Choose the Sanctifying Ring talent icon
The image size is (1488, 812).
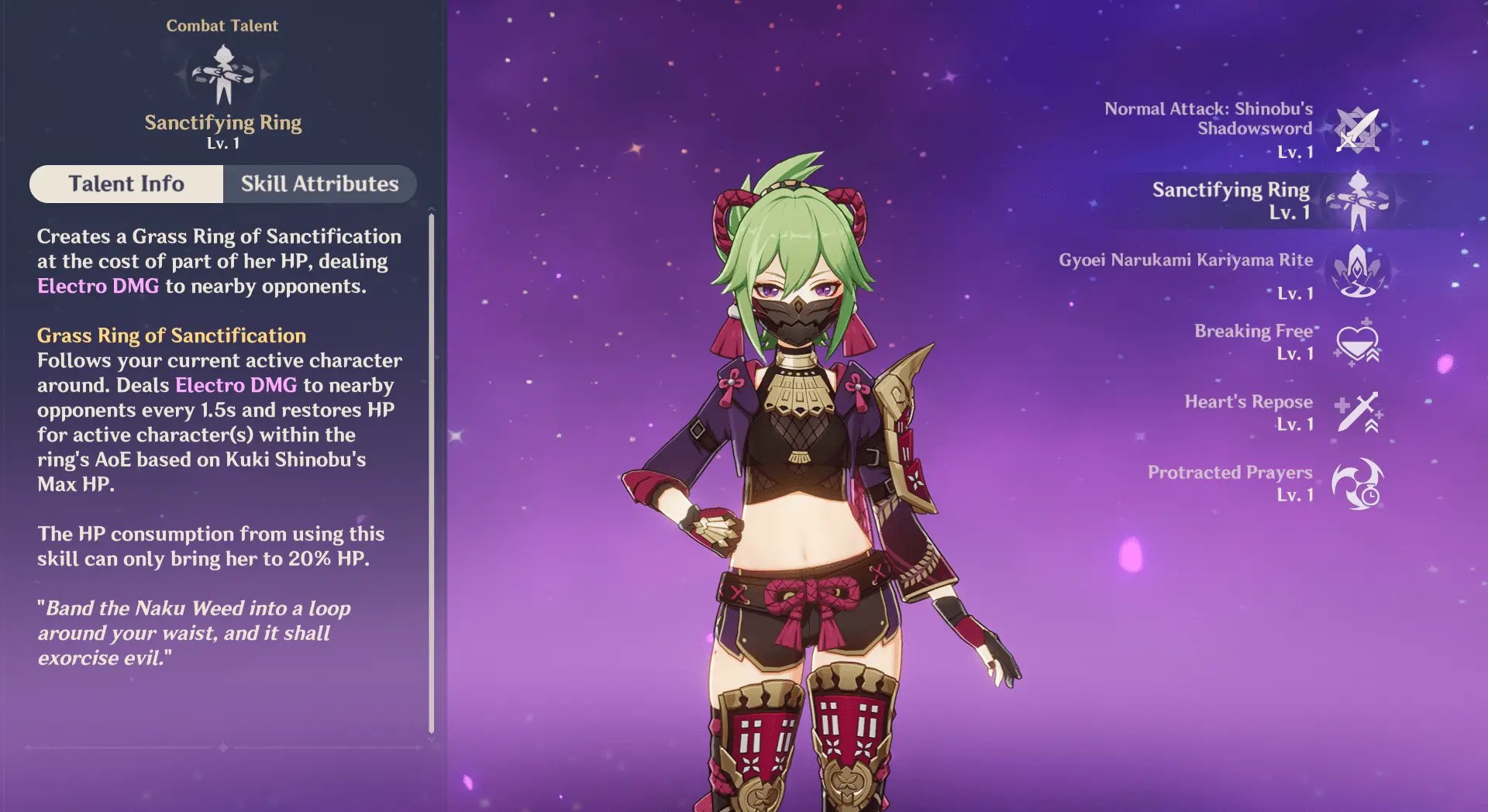[1358, 201]
